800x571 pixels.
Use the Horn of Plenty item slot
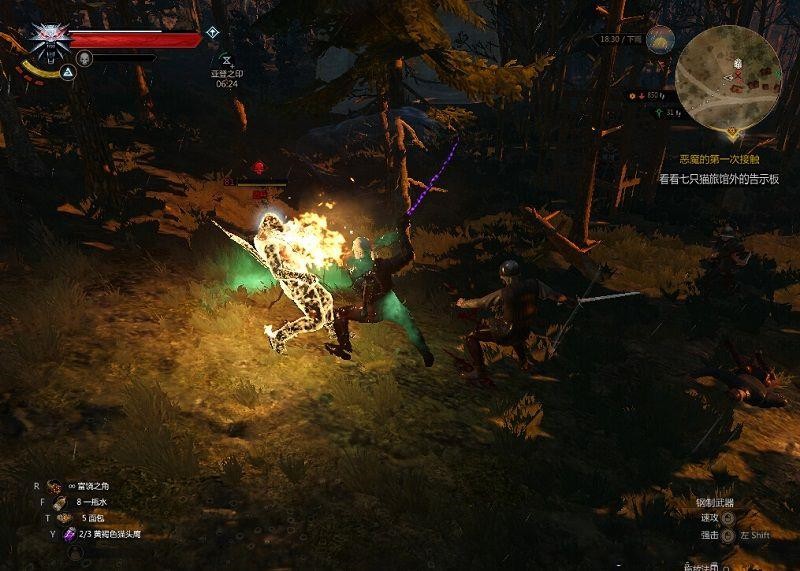pos(54,486)
